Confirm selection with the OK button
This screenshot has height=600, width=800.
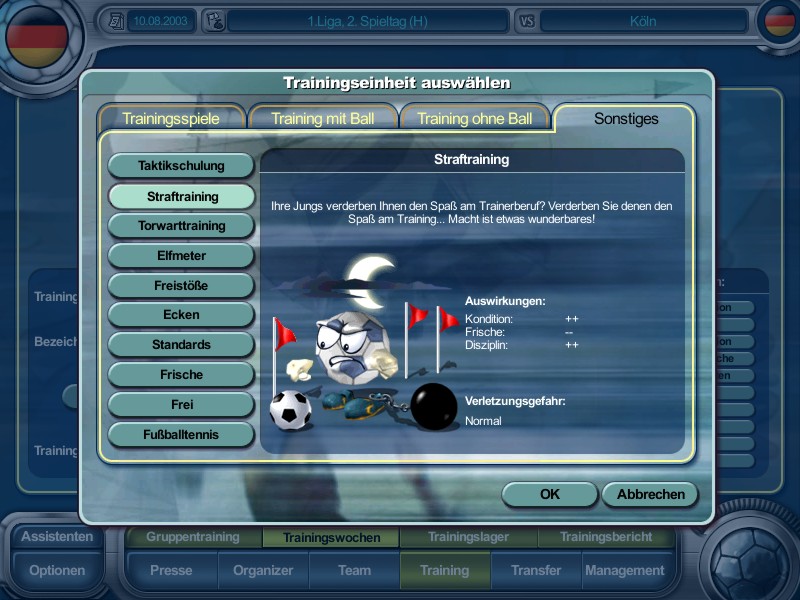point(549,494)
